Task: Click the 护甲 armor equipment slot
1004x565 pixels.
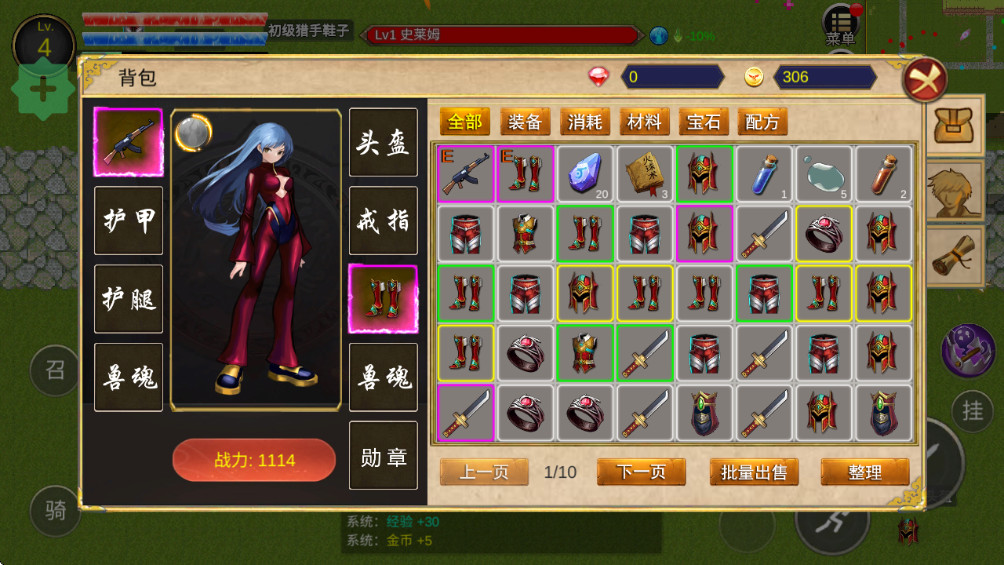Action: 128,220
